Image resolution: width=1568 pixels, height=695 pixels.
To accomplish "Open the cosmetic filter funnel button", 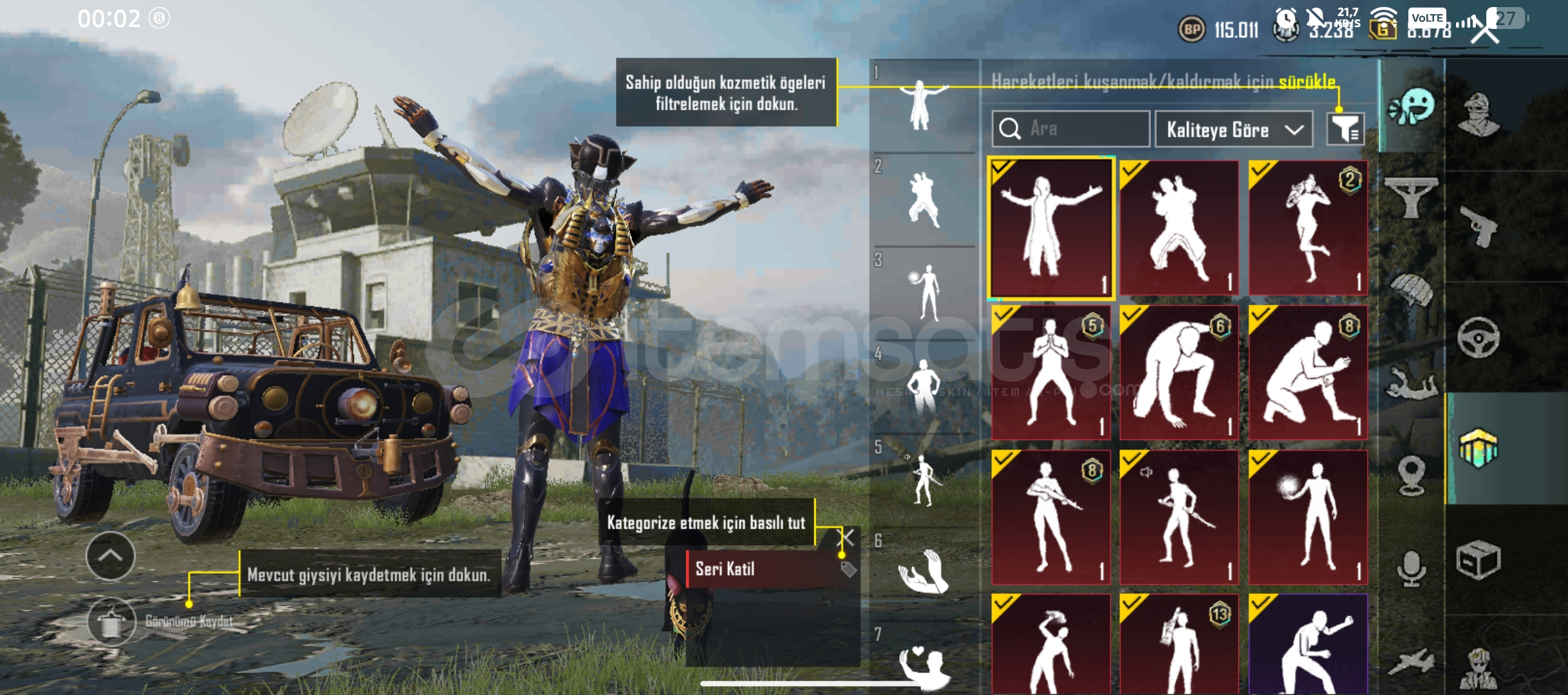I will tap(1345, 130).
